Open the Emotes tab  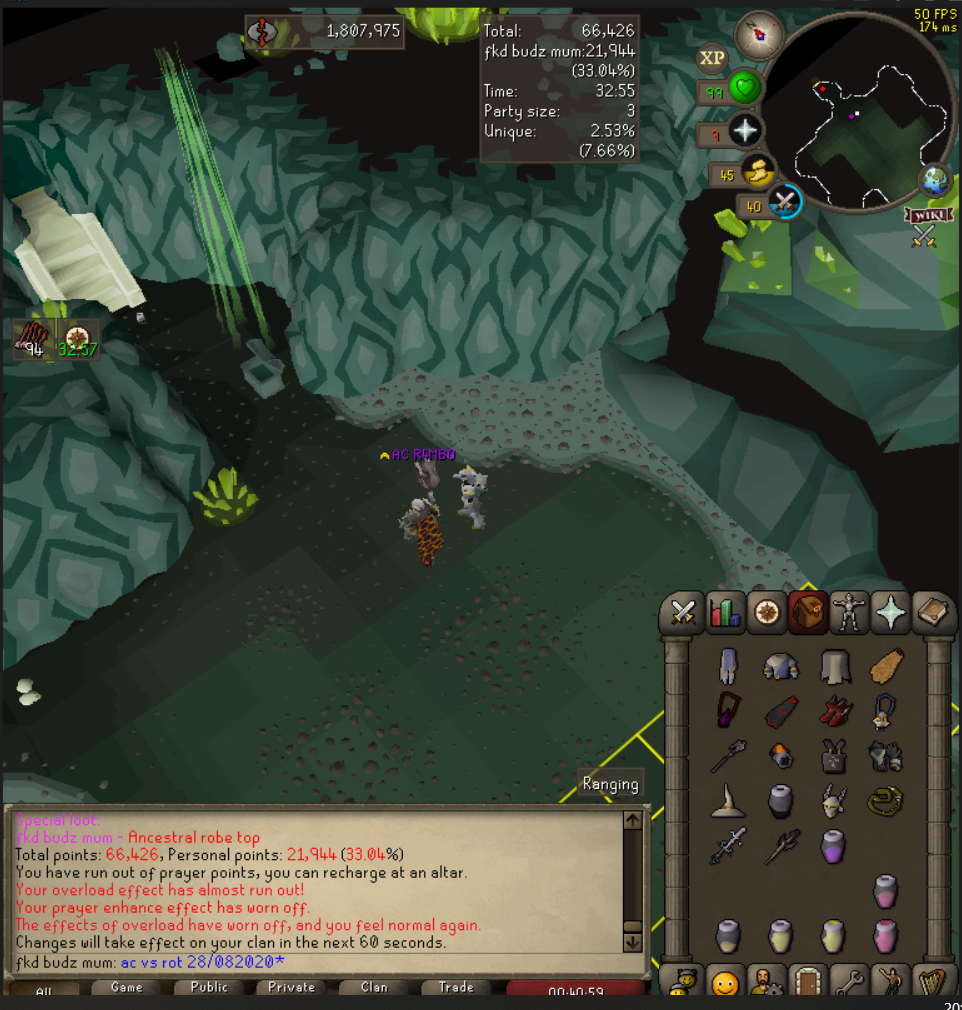889,983
